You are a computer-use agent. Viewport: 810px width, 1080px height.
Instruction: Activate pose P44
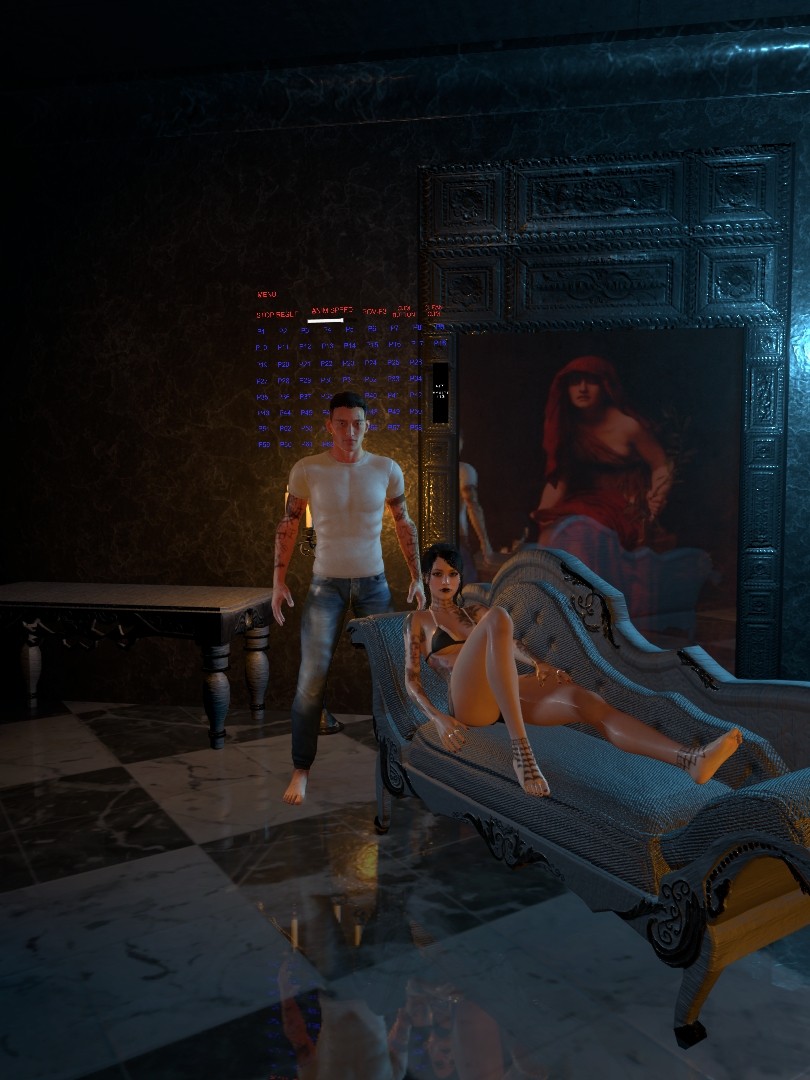click(x=285, y=412)
